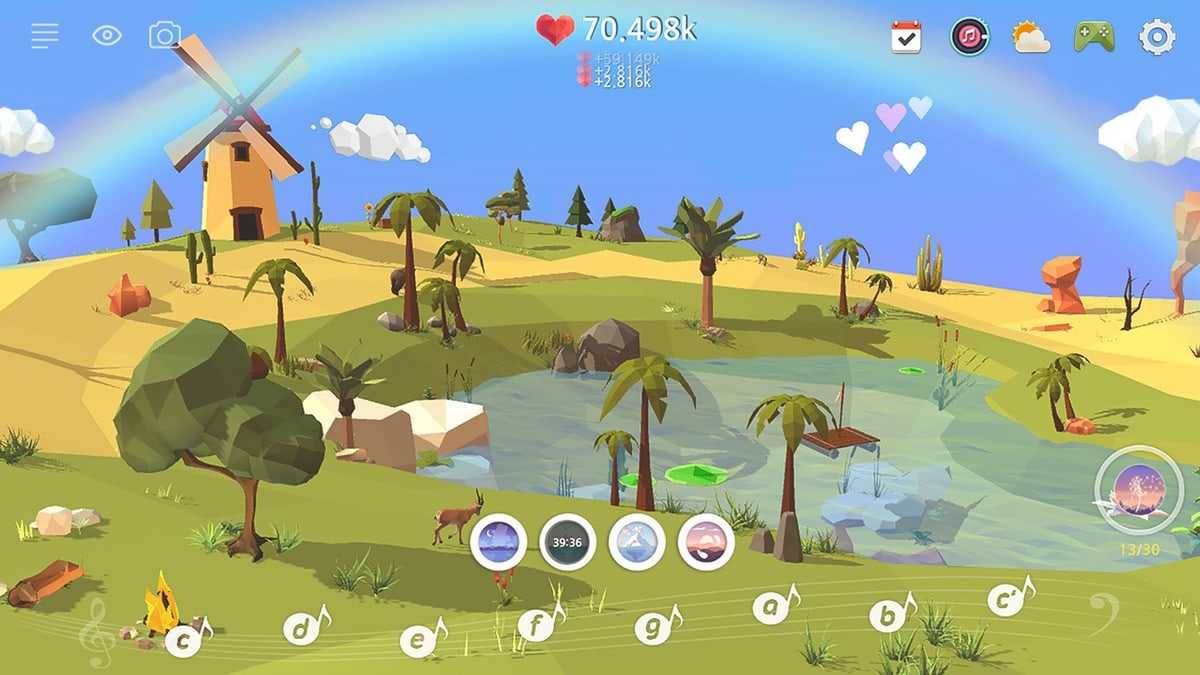Play the d music note

[301, 629]
